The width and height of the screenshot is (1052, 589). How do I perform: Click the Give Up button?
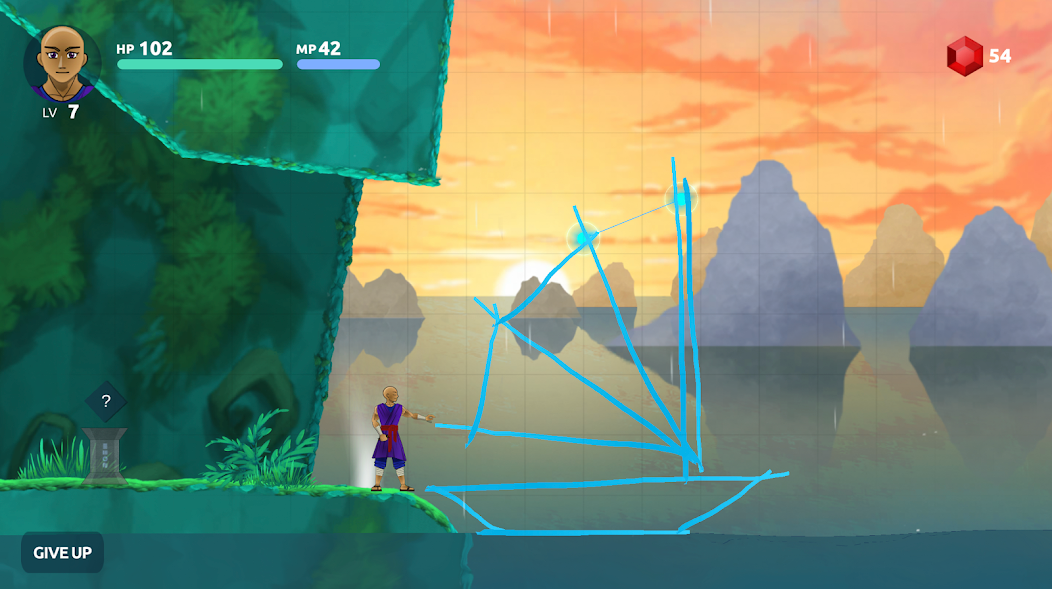pyautogui.click(x=62, y=552)
